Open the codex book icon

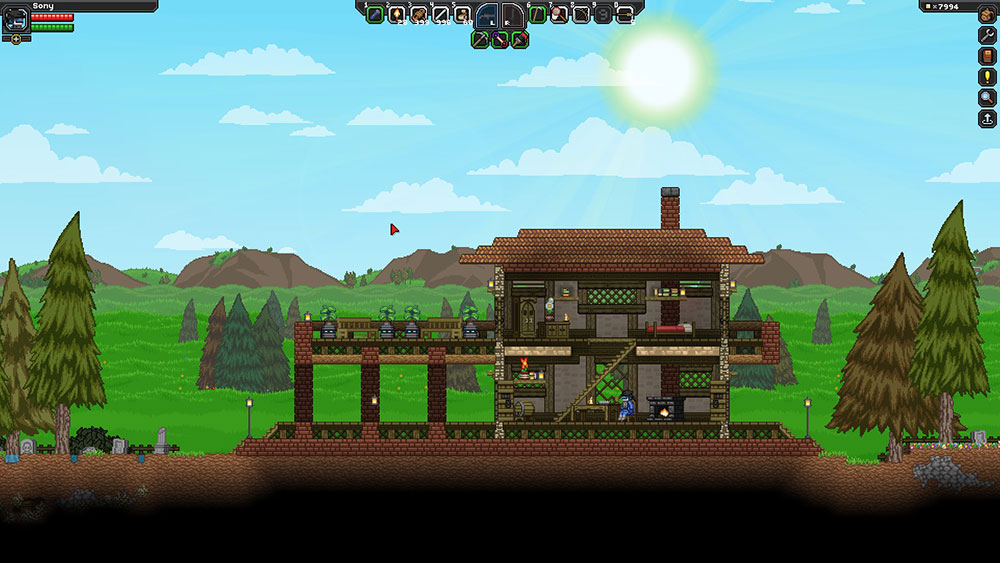point(987,55)
